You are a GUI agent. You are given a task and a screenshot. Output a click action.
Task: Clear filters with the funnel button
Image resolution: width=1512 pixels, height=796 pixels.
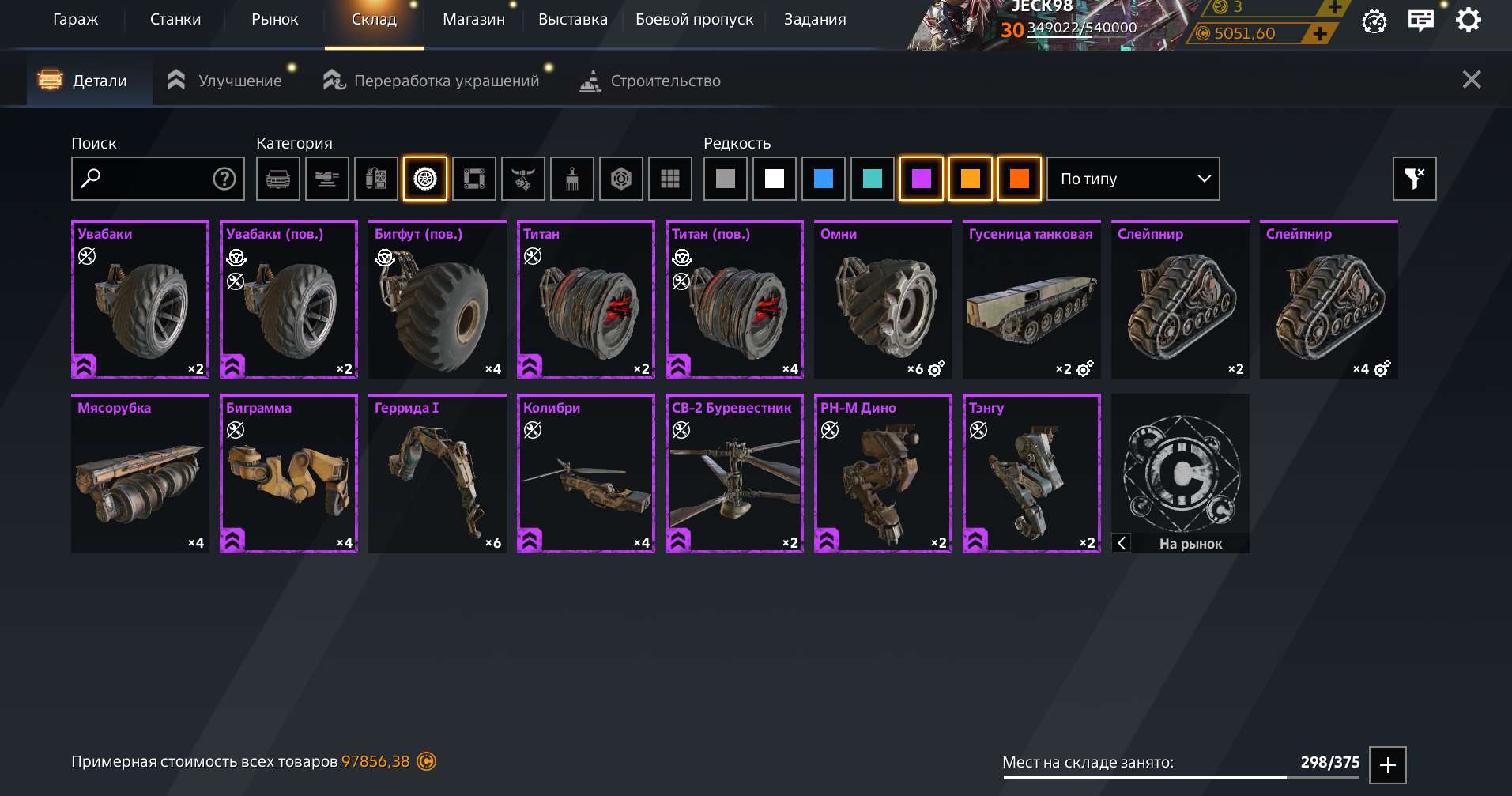coord(1414,179)
